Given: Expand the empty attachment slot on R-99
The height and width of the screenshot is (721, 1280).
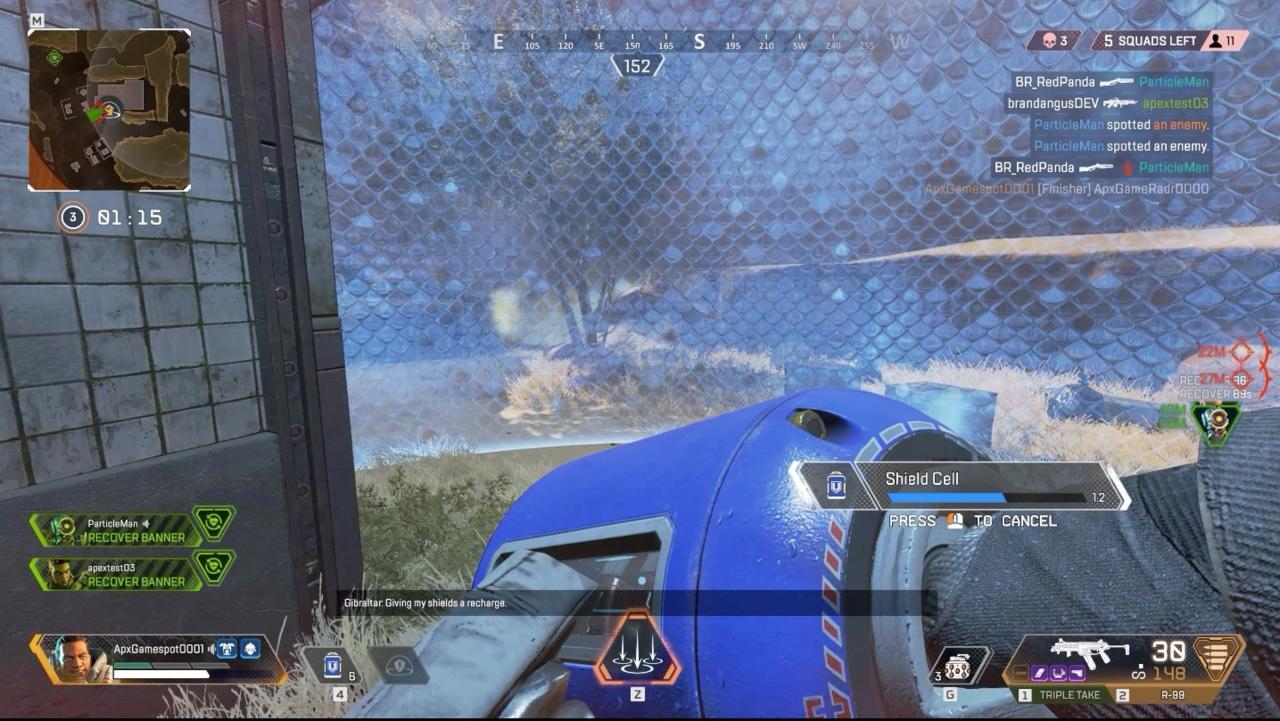Looking at the screenshot, I should pos(1019,672).
